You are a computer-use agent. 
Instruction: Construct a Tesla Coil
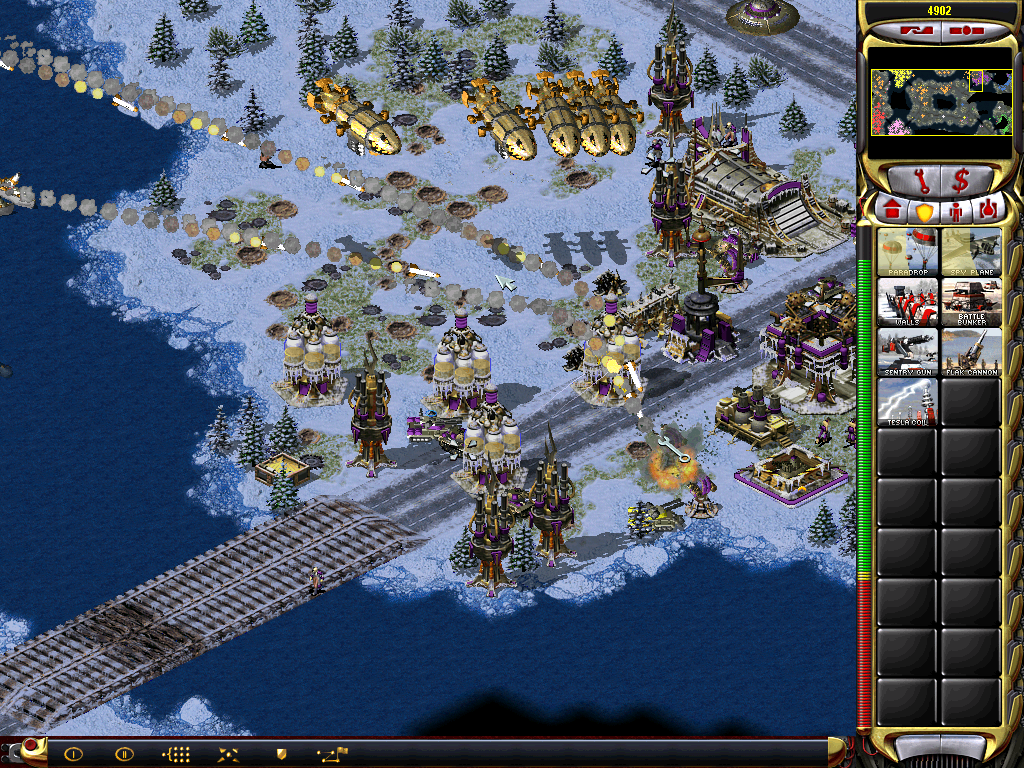(x=908, y=402)
